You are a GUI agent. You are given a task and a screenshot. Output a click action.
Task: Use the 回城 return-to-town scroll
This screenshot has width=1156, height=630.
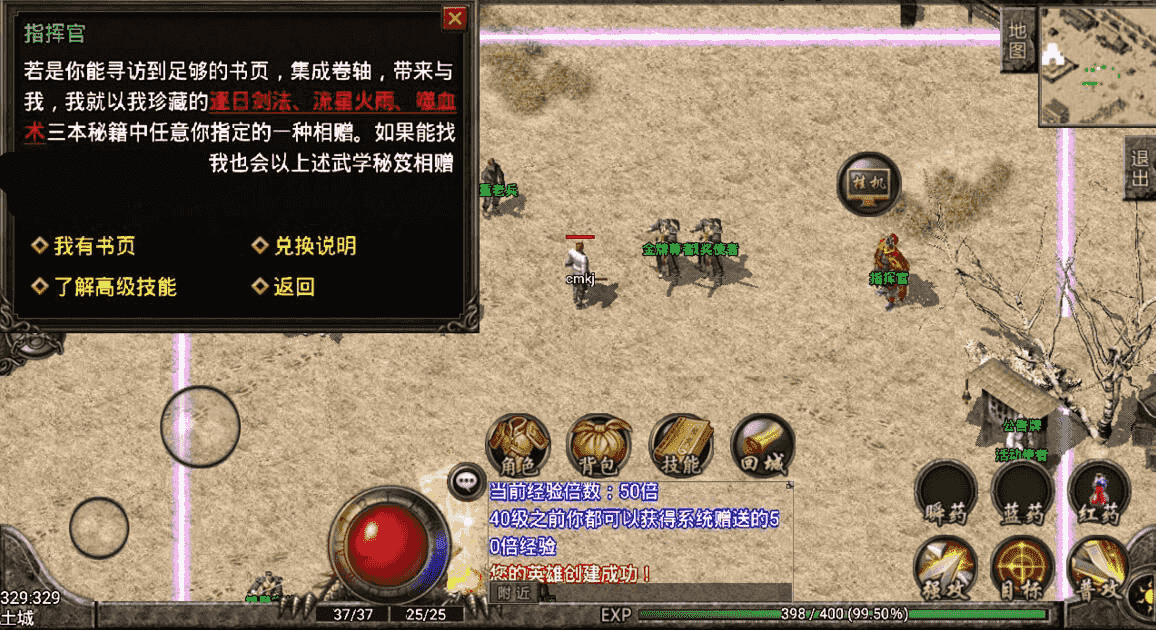(762, 446)
